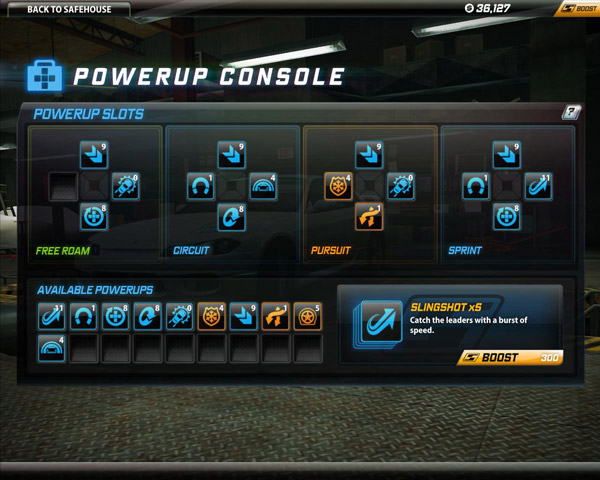Viewport: 600px width, 480px height.
Task: Buy Slingshot x5 for 300 Boost
Action: point(510,357)
